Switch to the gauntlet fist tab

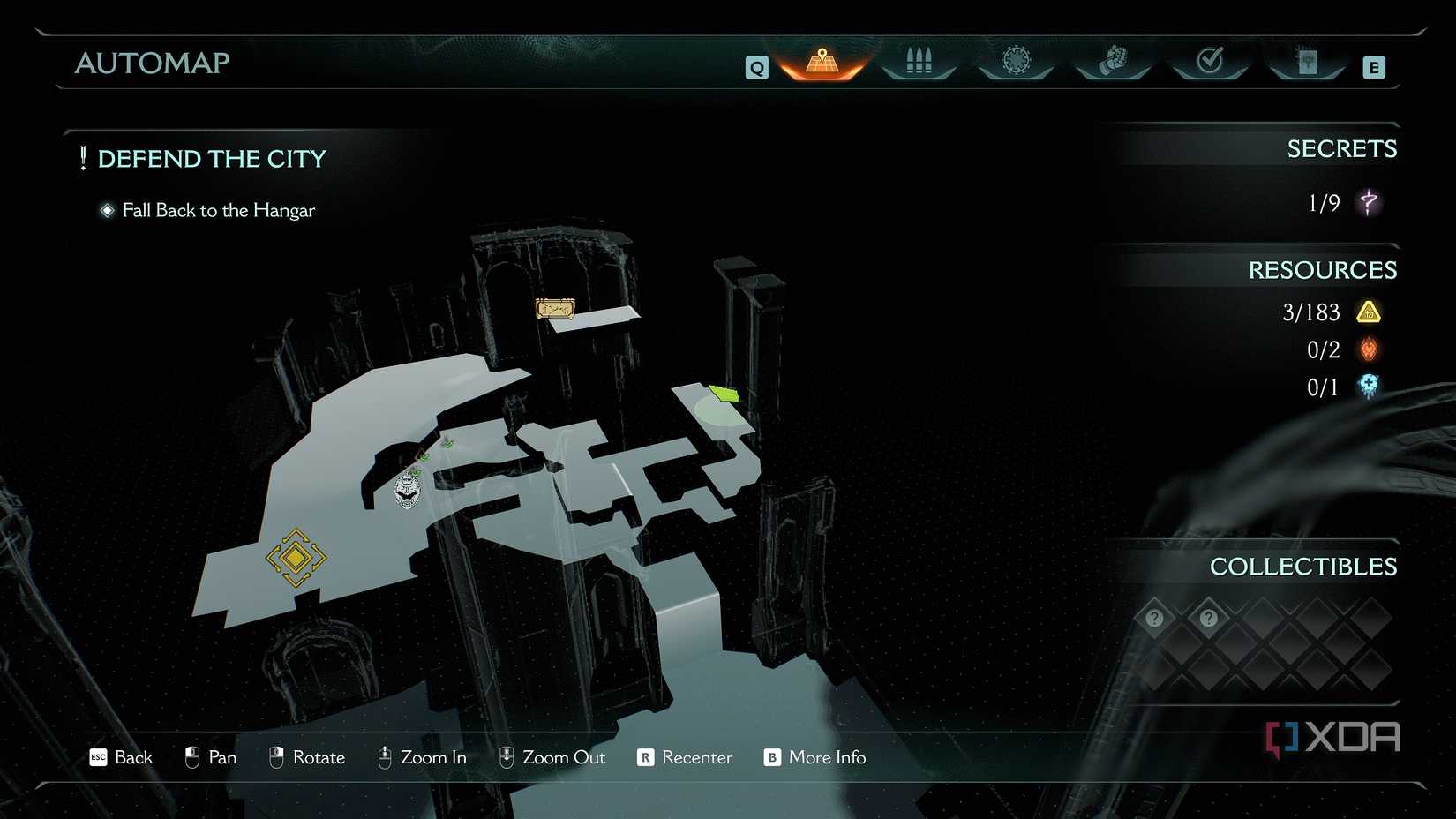pyautogui.click(x=1113, y=61)
